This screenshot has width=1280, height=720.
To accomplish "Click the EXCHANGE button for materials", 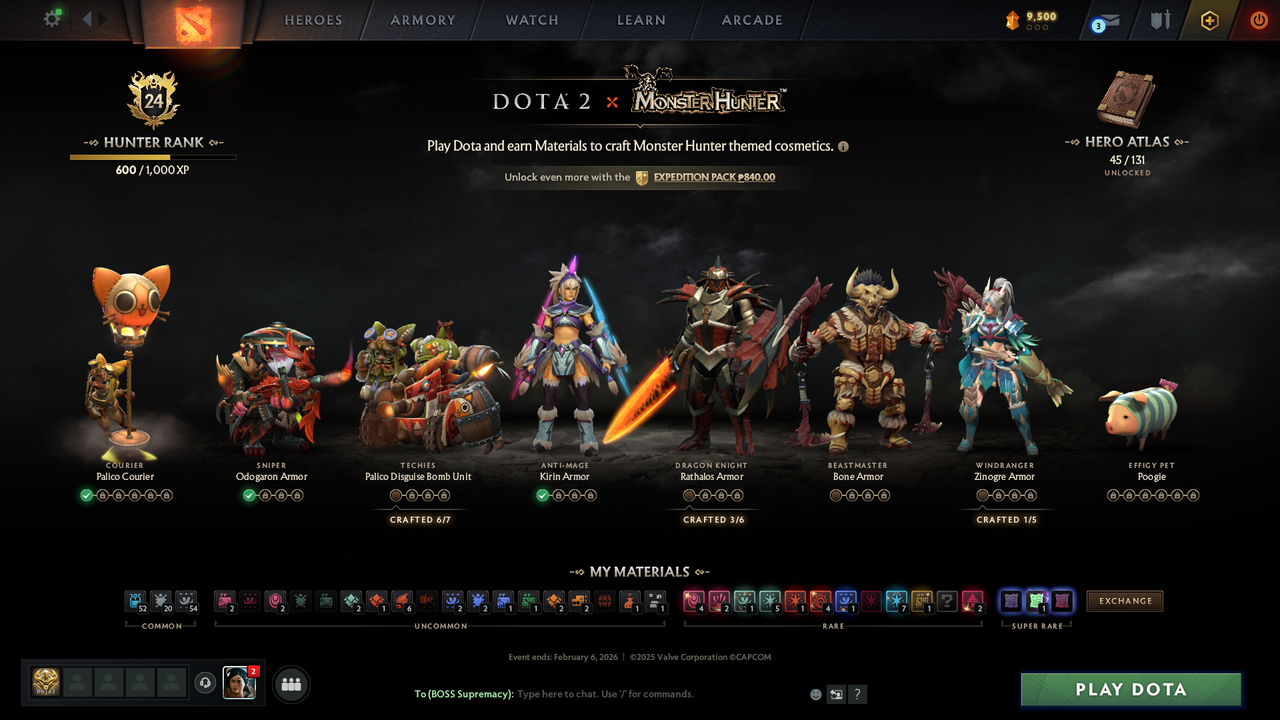I will tap(1124, 601).
